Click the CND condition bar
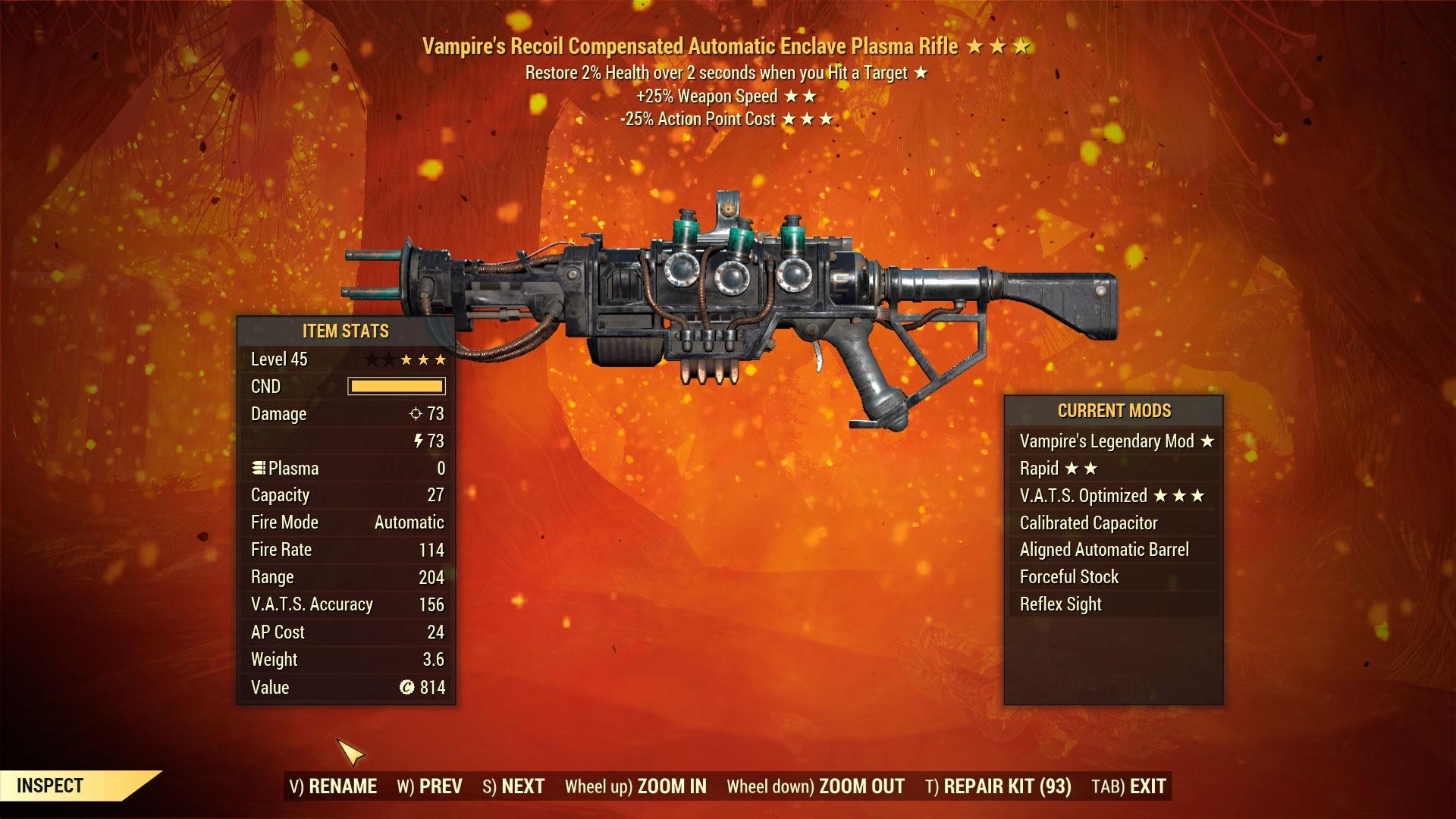This screenshot has width=1456, height=819. click(395, 386)
